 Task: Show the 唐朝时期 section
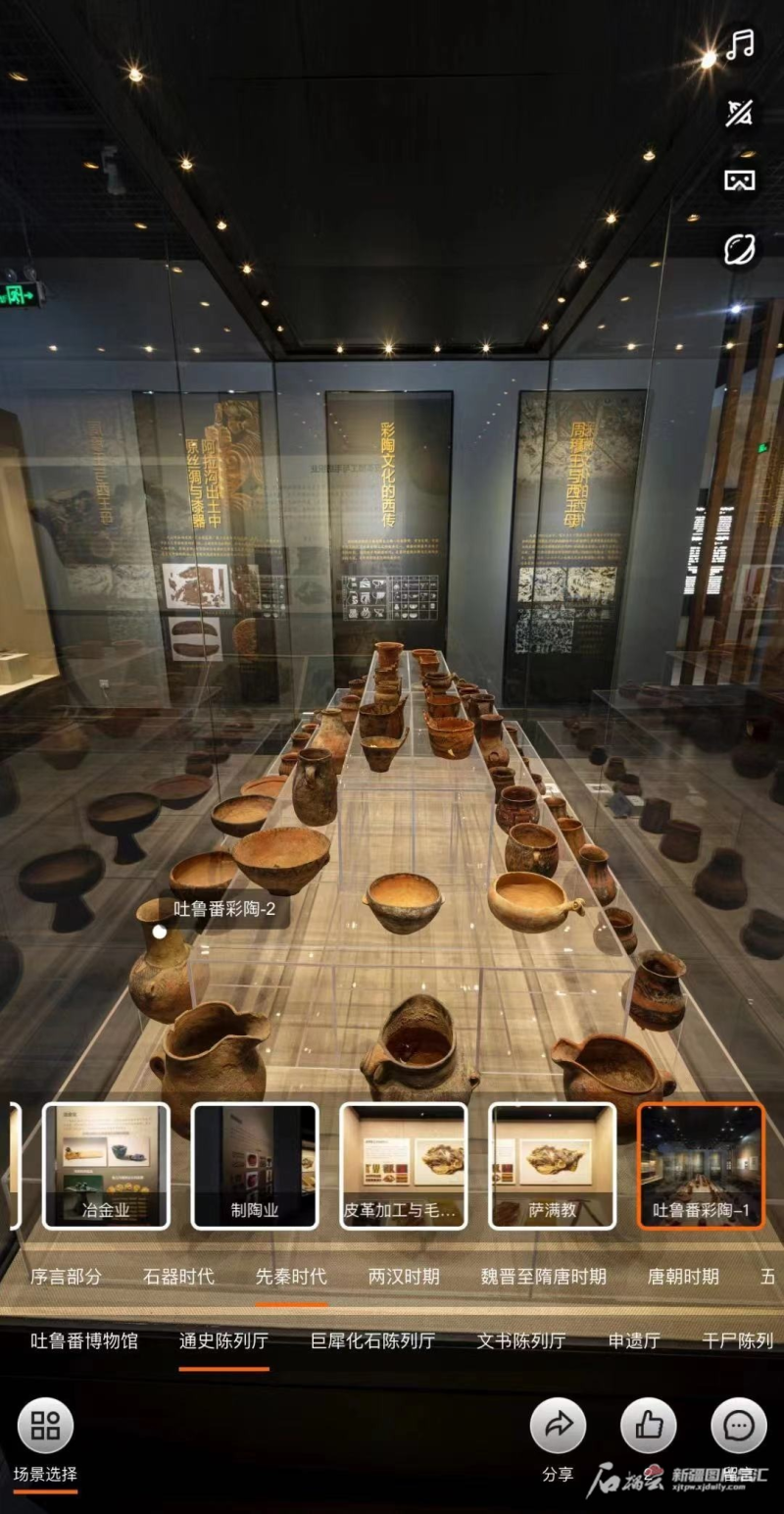(x=683, y=1277)
